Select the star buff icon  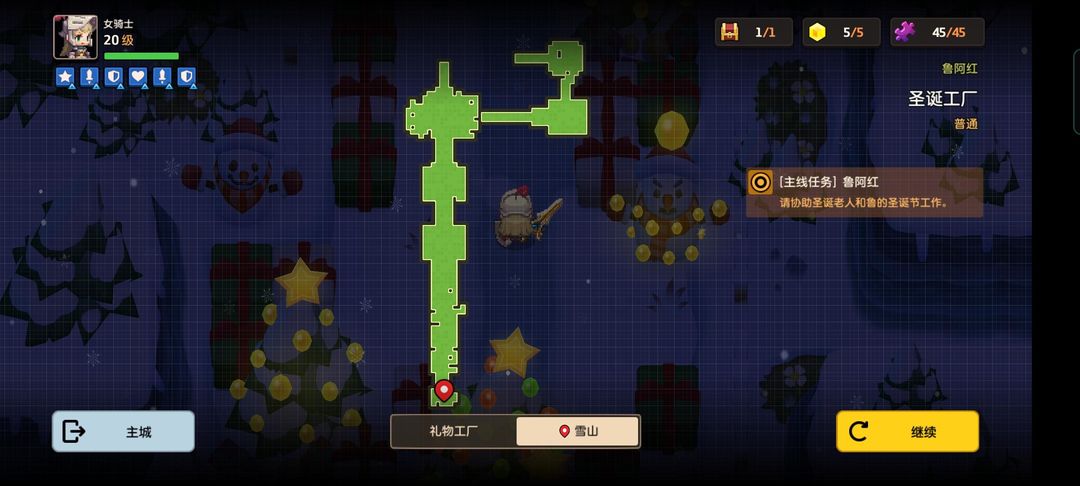coord(65,77)
